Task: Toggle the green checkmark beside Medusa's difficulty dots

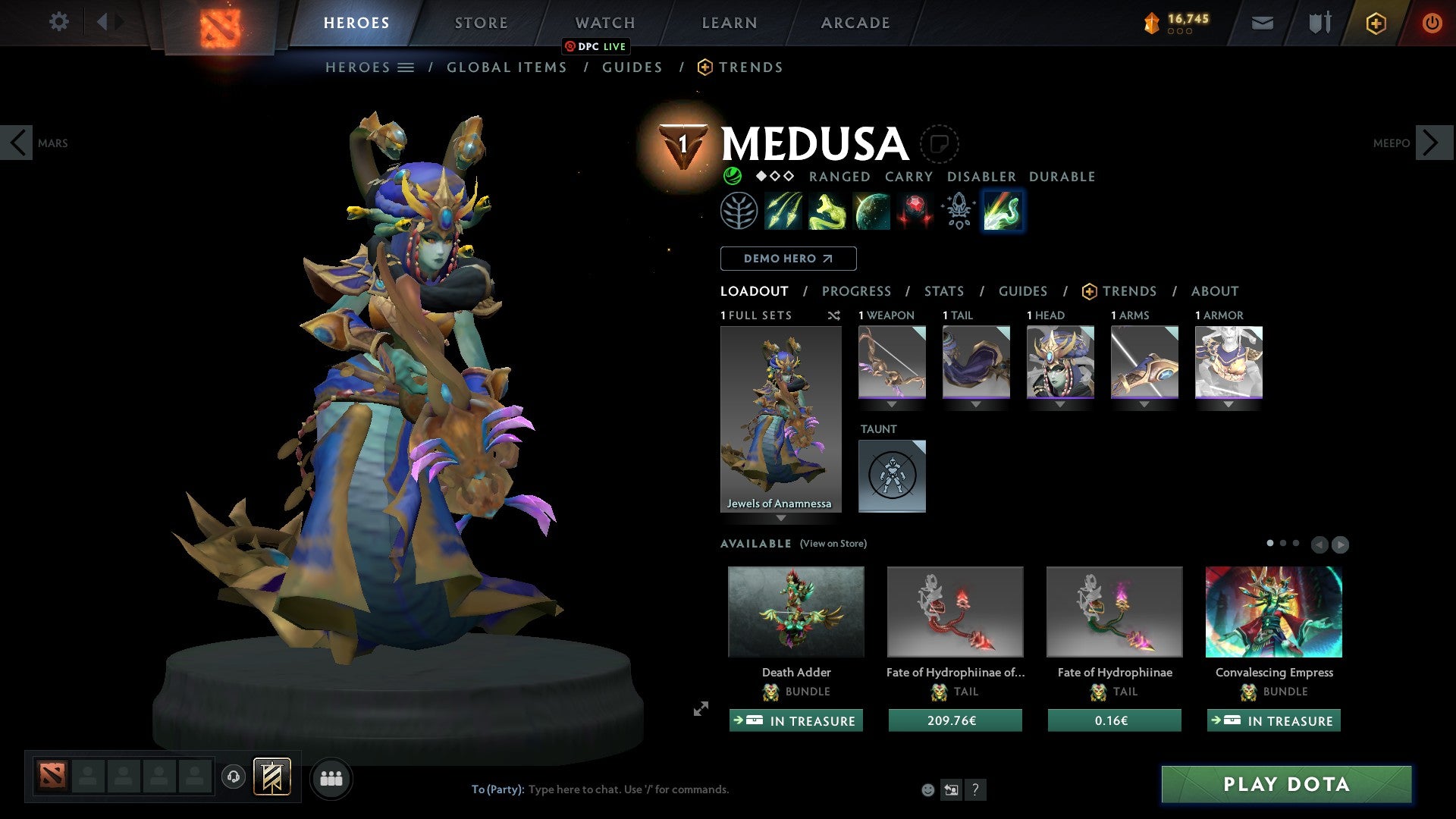Action: point(732,176)
